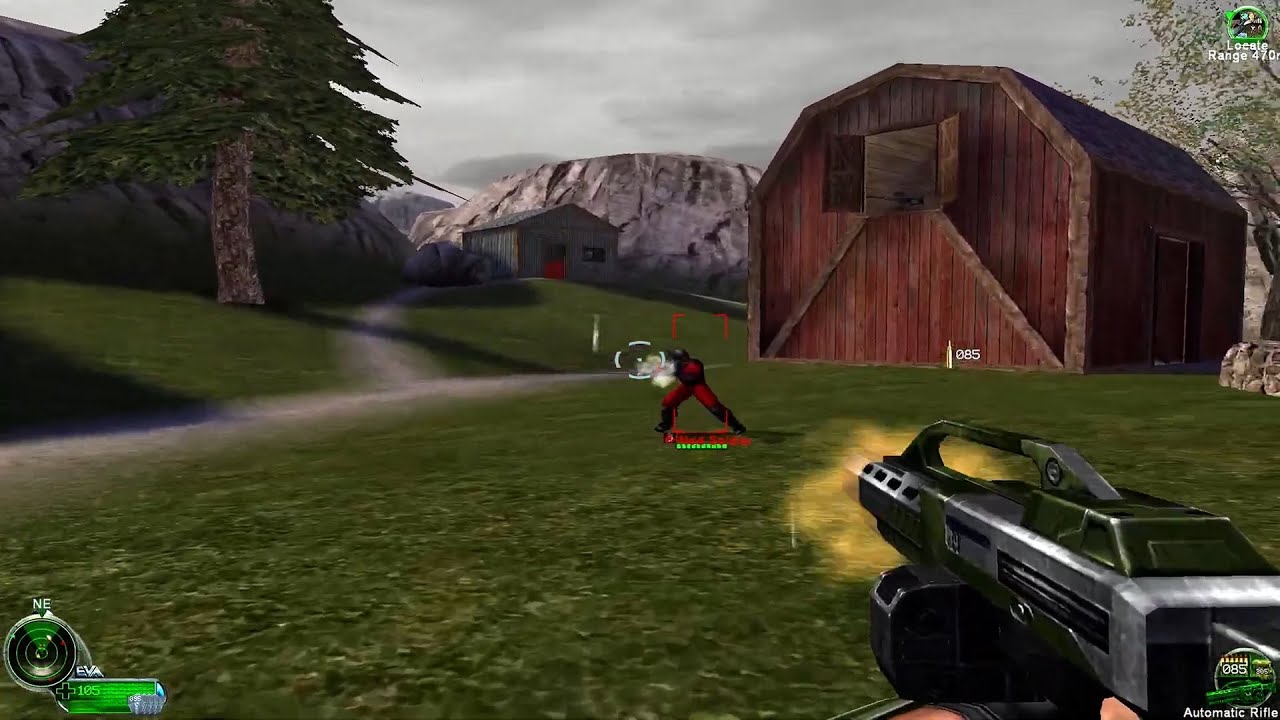This screenshot has width=1280, height=720.
Task: Click the EVA logo on the HUD
Action: (88, 671)
